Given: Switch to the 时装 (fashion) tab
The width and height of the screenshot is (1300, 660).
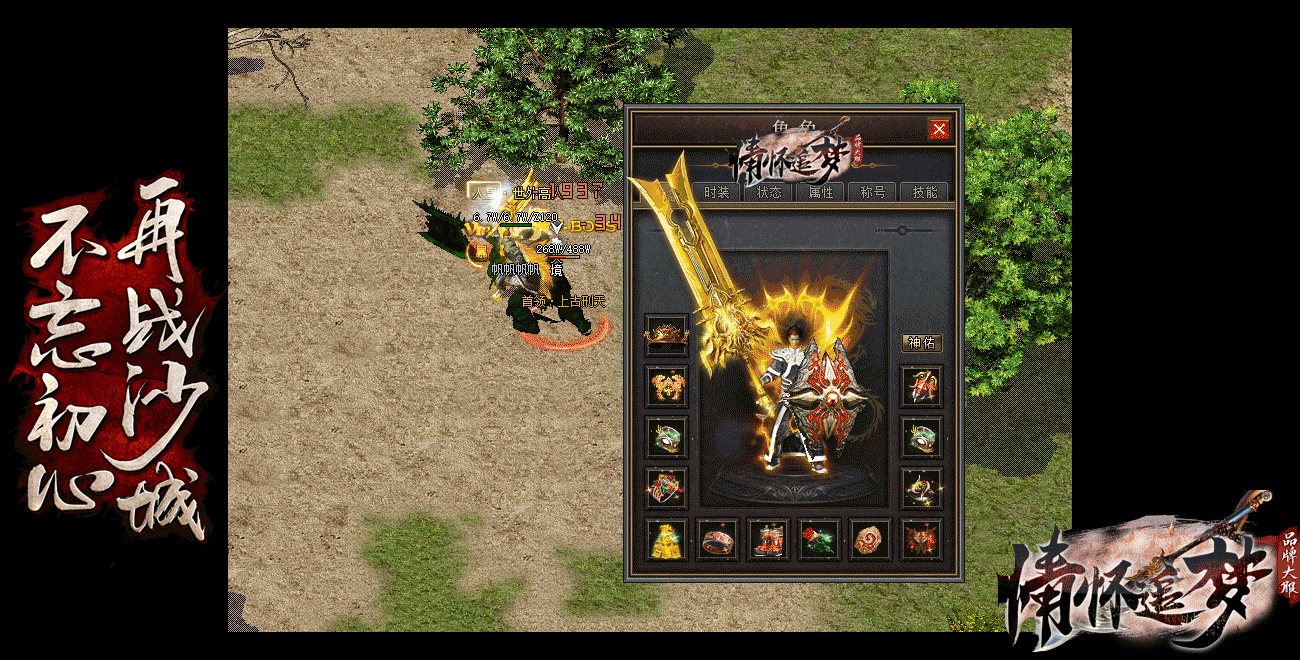Looking at the screenshot, I should pos(717,192).
